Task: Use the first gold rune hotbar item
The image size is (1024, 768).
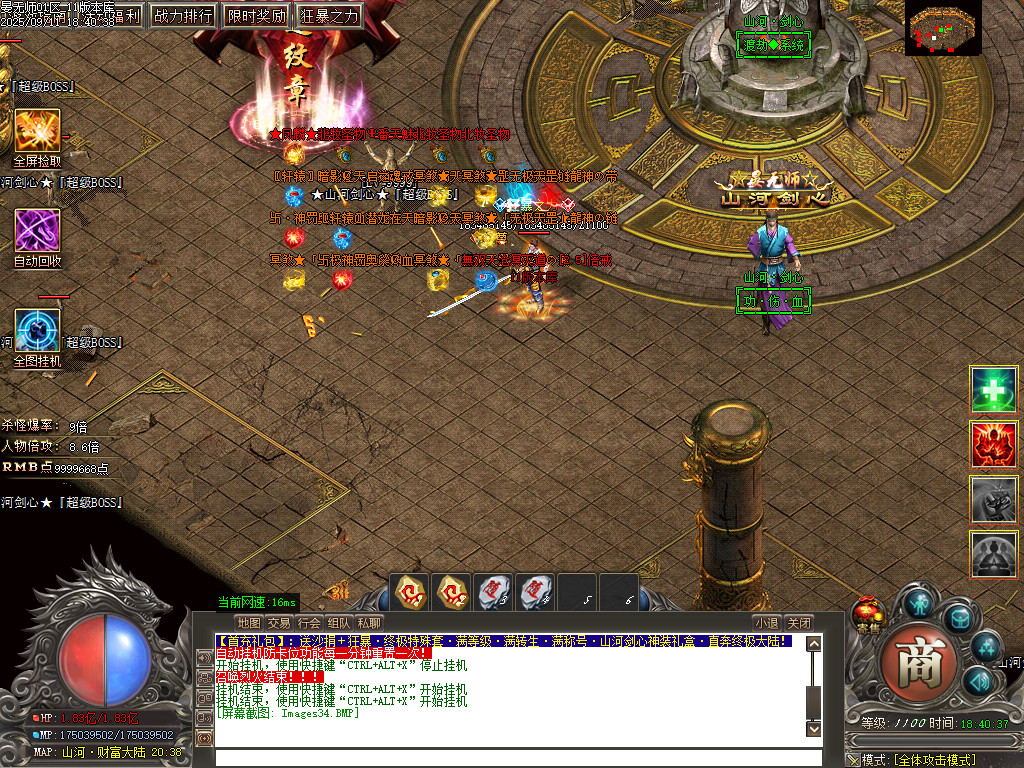Action: [x=411, y=592]
